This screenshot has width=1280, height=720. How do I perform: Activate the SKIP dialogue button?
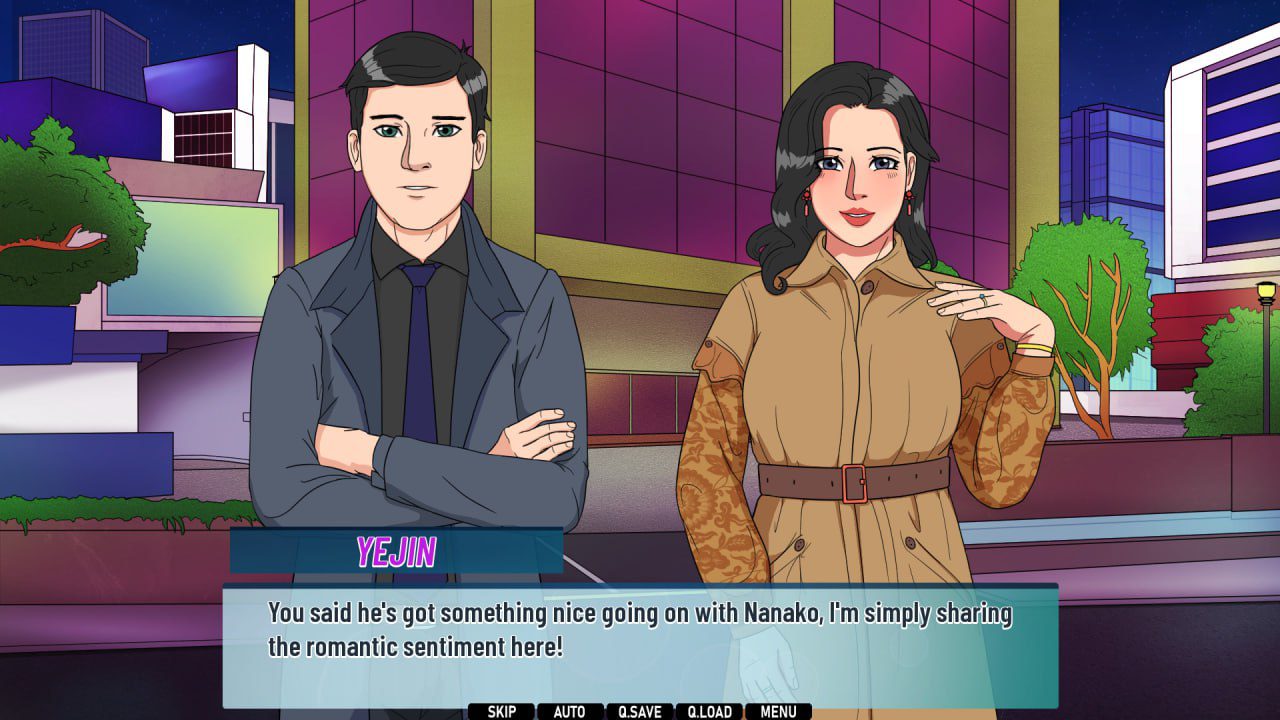(502, 711)
